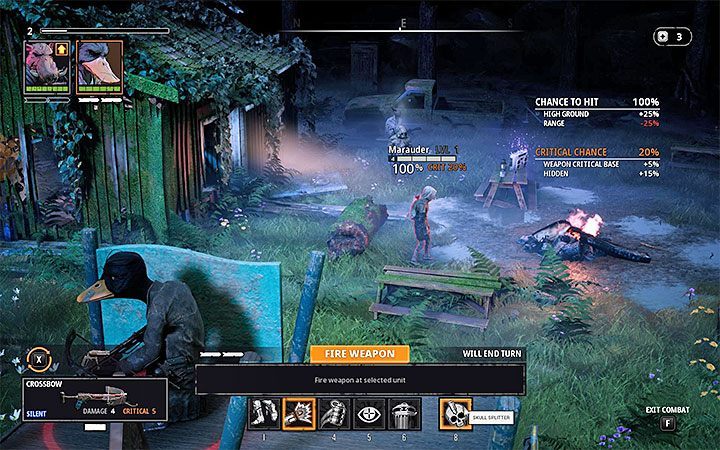Click the Fire Weapon button
Viewport: 720px width, 450px height.
[x=359, y=353]
